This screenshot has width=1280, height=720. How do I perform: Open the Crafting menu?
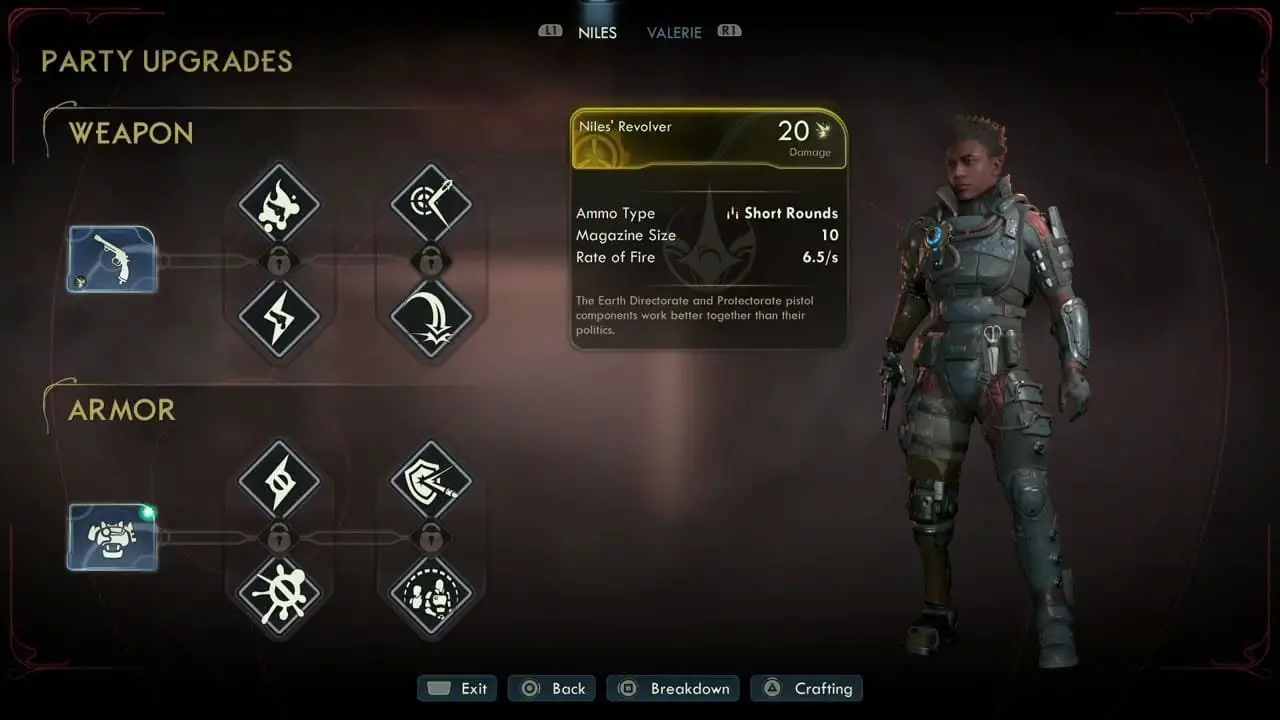[807, 688]
